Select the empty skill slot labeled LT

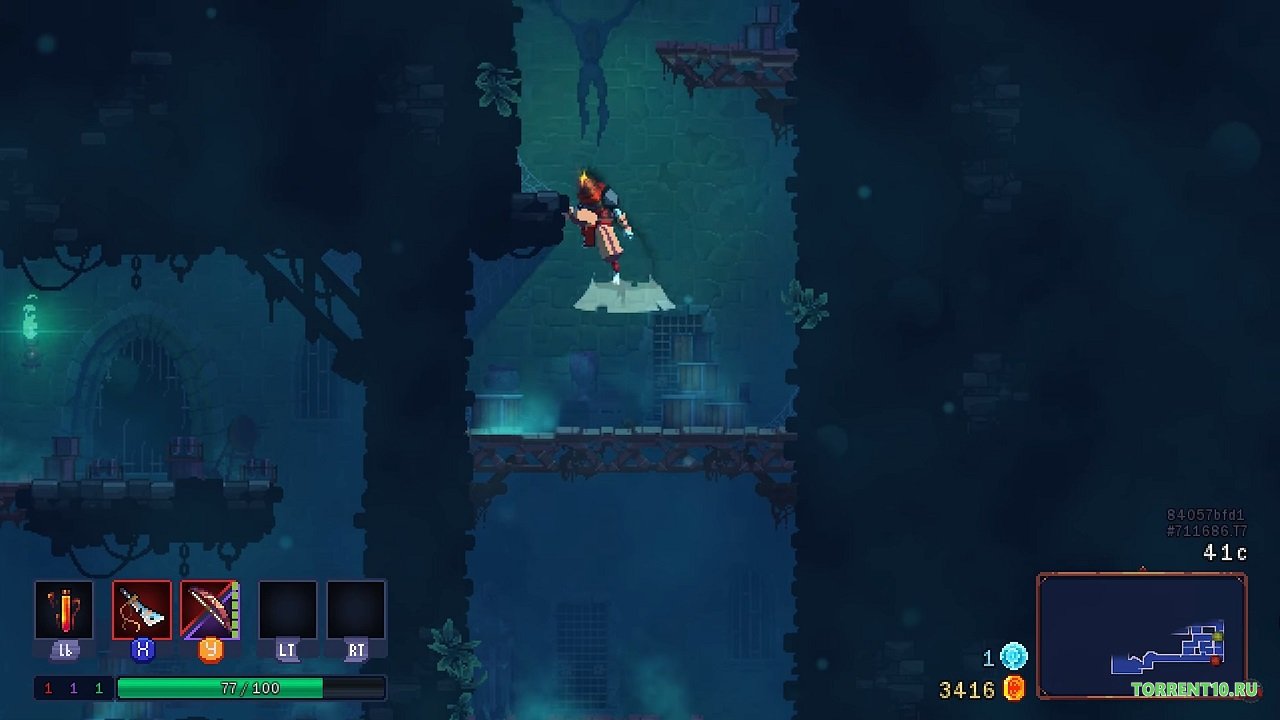click(287, 610)
